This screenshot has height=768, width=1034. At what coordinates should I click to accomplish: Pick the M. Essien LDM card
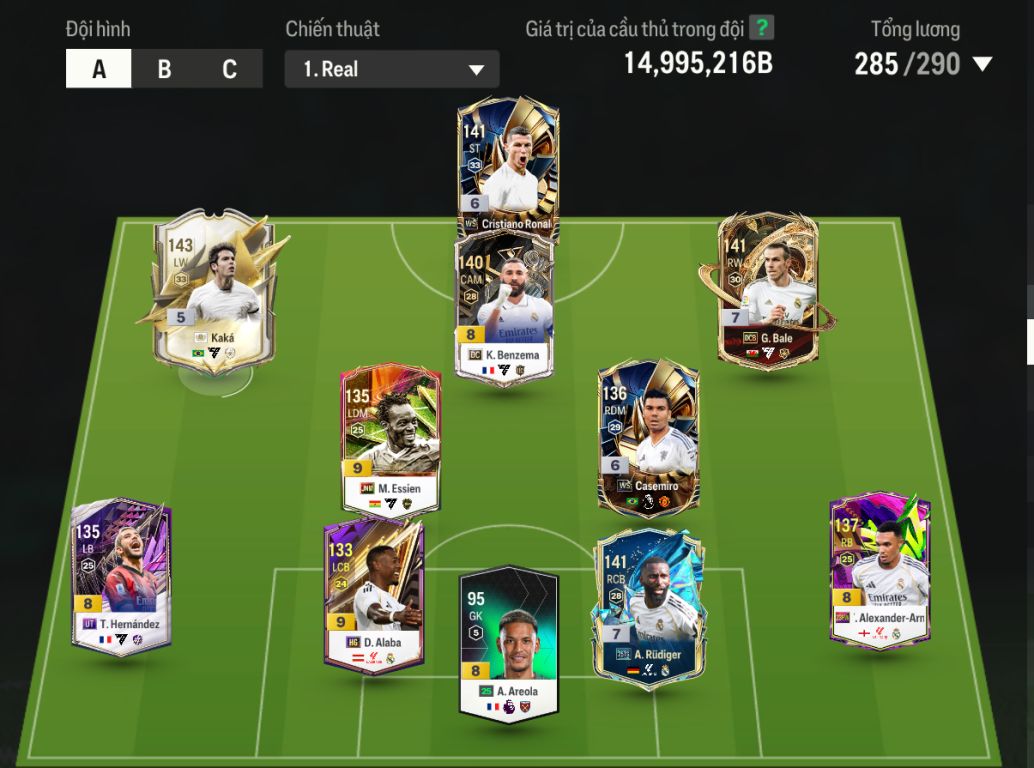pos(391,440)
